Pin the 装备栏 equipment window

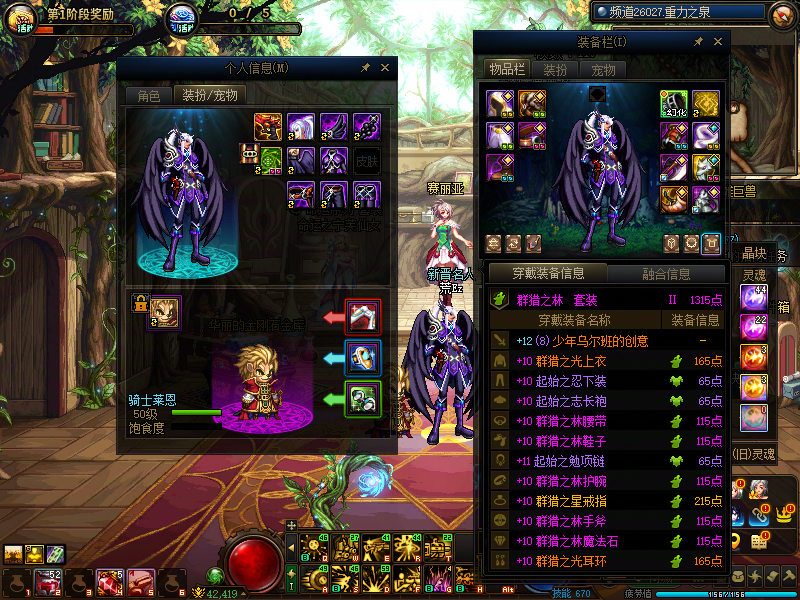(x=698, y=42)
